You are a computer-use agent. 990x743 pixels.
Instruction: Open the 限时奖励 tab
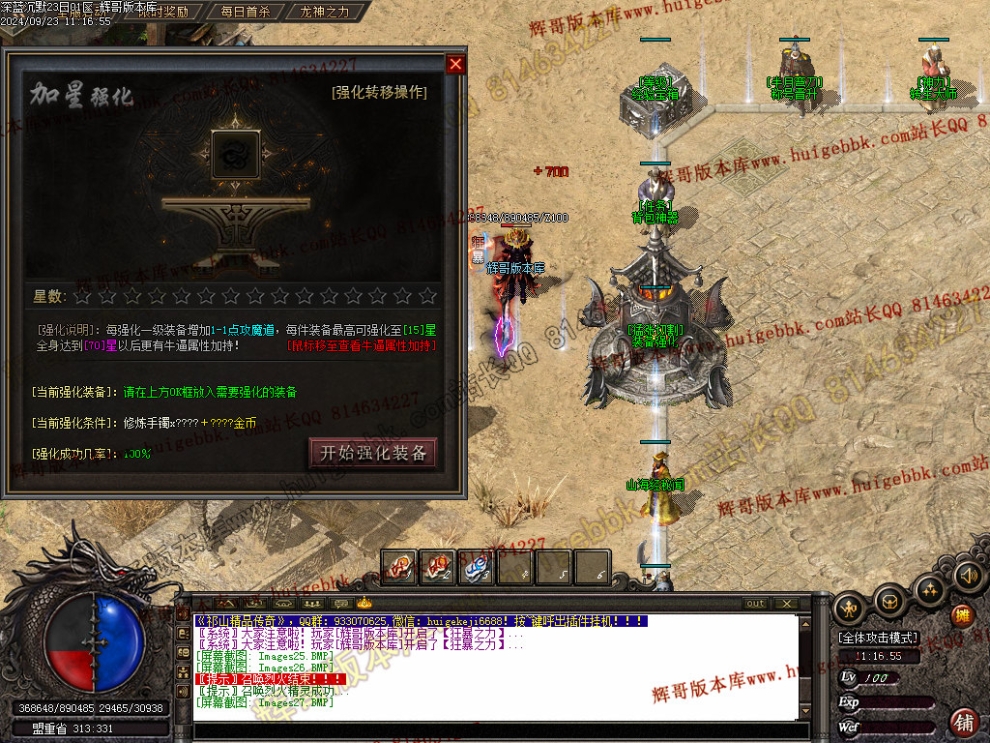click(160, 12)
